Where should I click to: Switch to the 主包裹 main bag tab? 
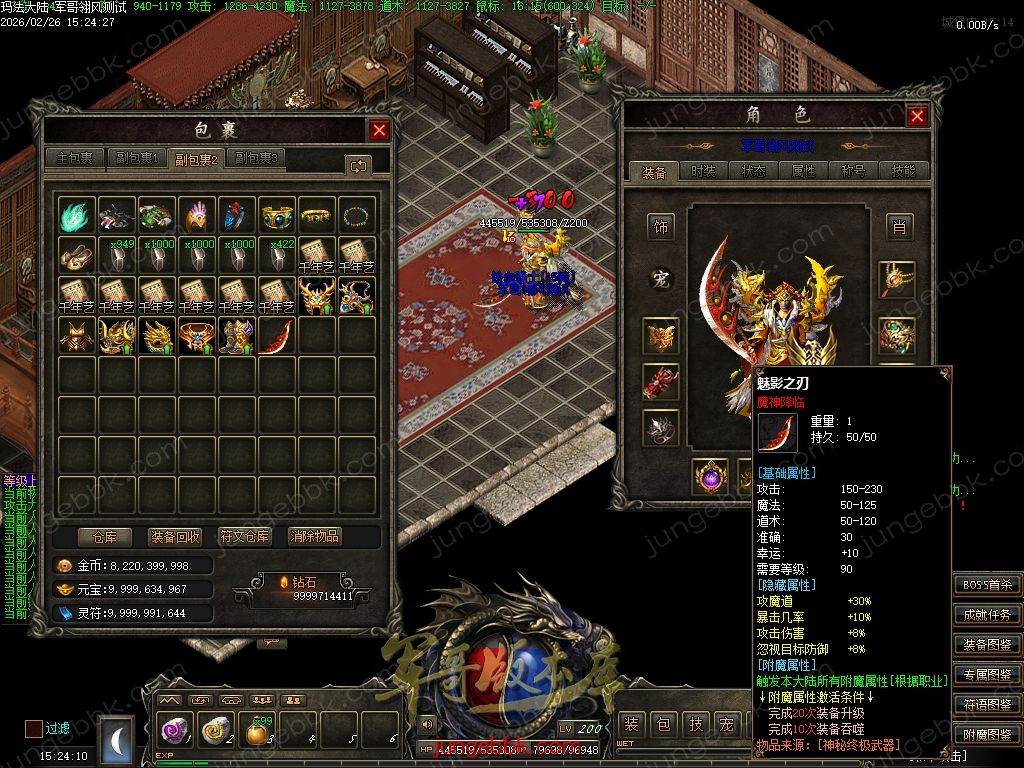coord(76,158)
